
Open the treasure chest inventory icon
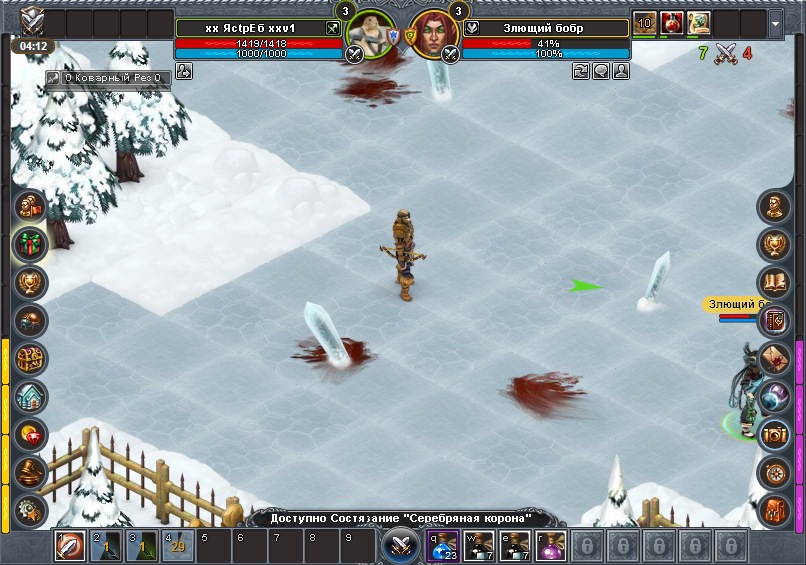click(x=30, y=358)
